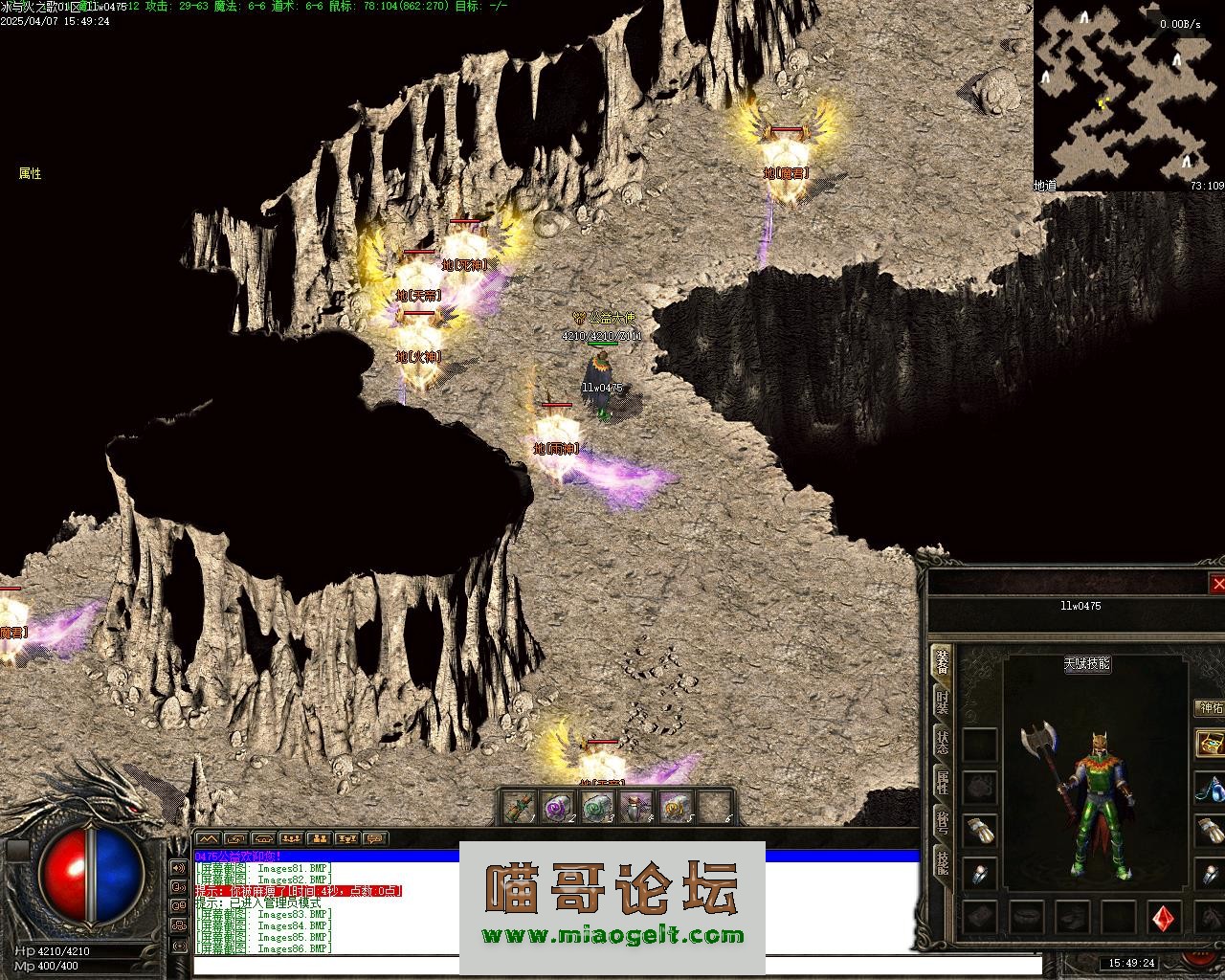
Task: Click the 神佑 blessing button
Action: (1211, 708)
